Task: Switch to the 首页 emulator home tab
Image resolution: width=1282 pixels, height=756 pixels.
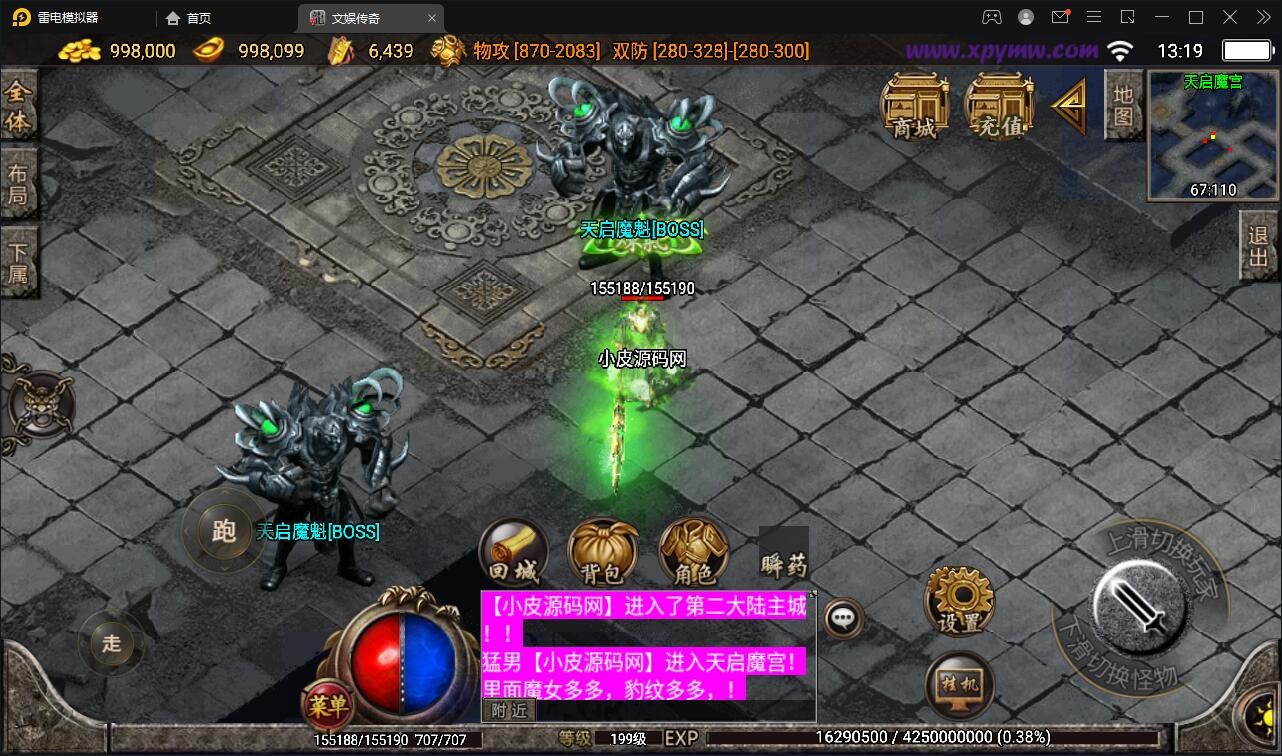Action: pos(188,17)
